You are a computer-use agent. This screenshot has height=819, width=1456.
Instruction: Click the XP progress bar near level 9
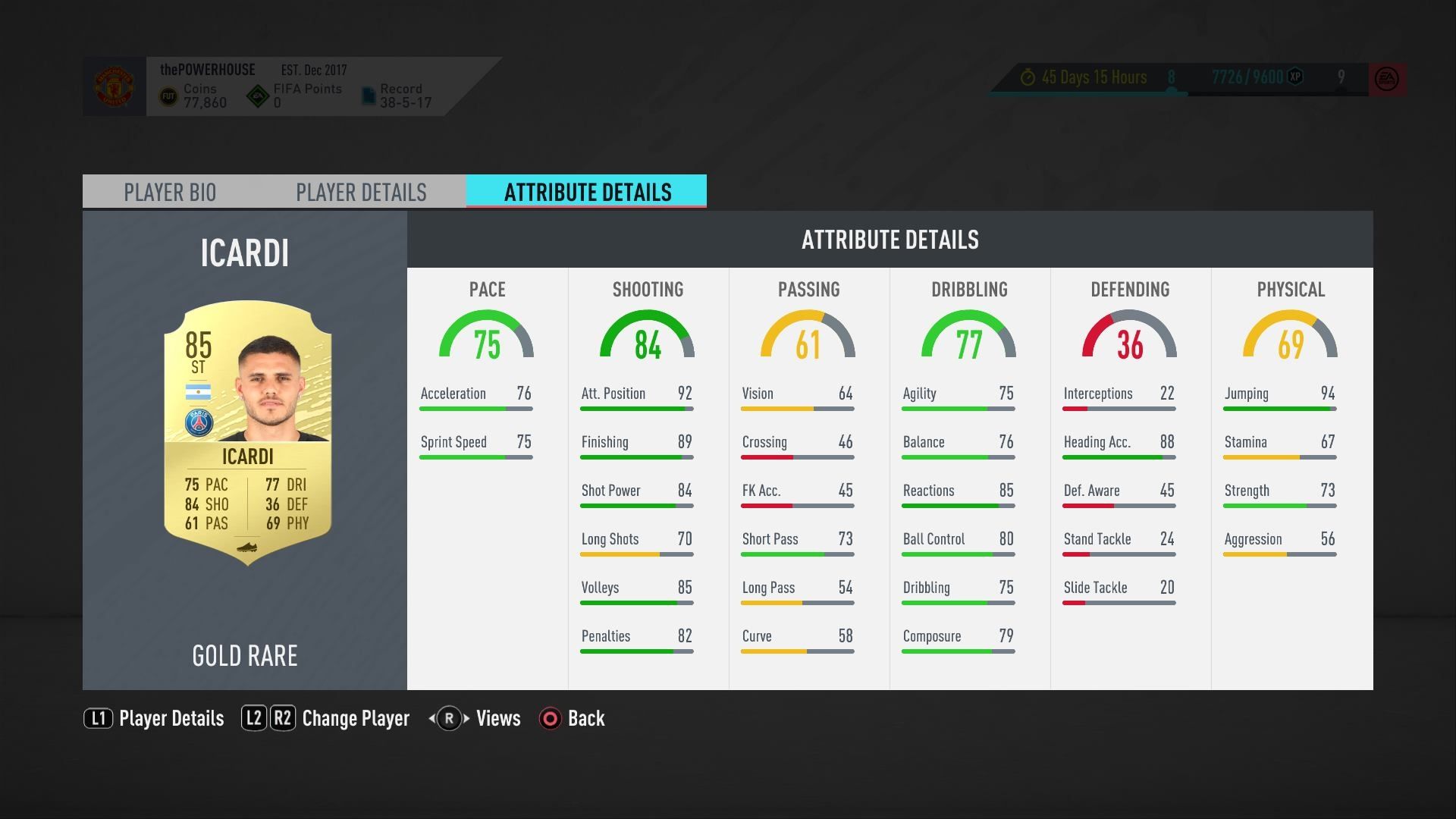tap(1244, 91)
